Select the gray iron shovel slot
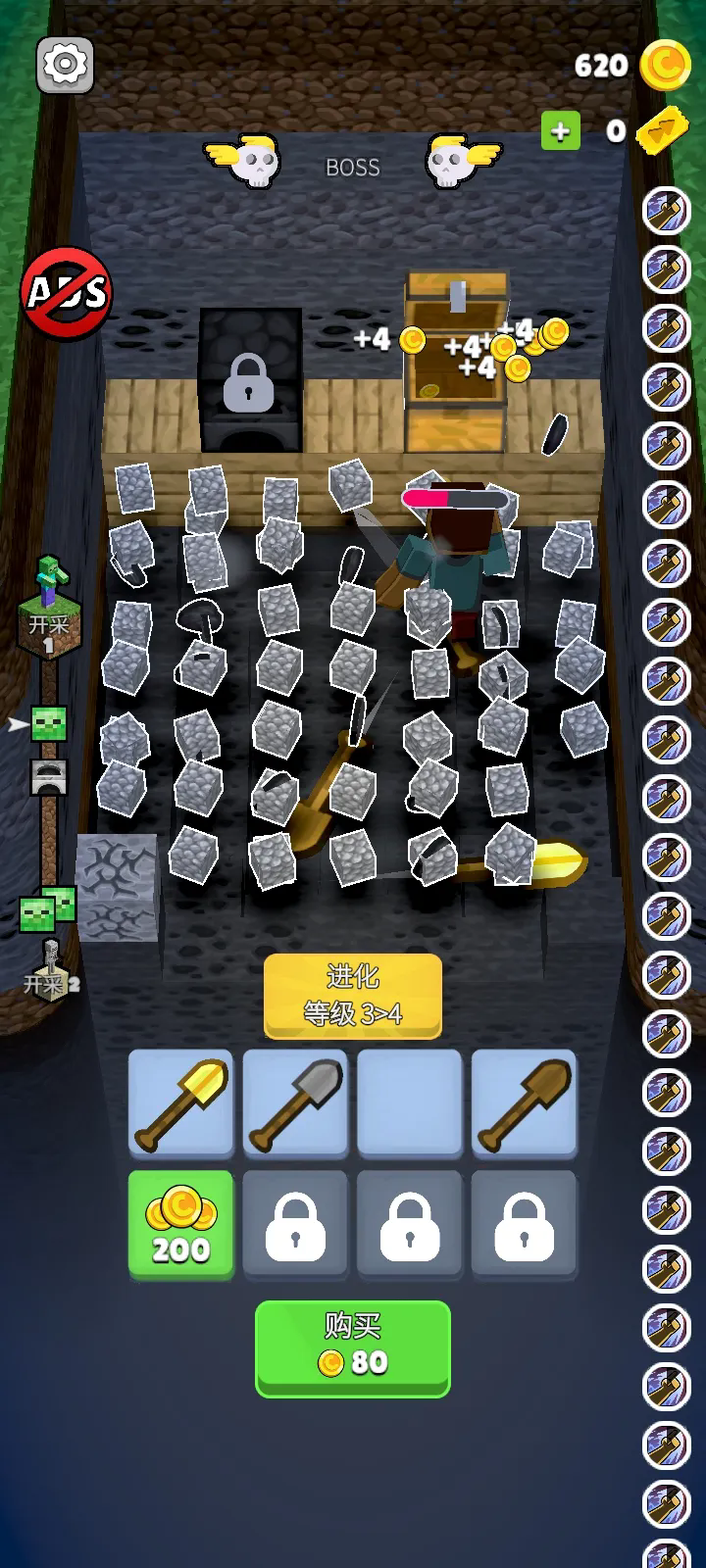 295,1103
